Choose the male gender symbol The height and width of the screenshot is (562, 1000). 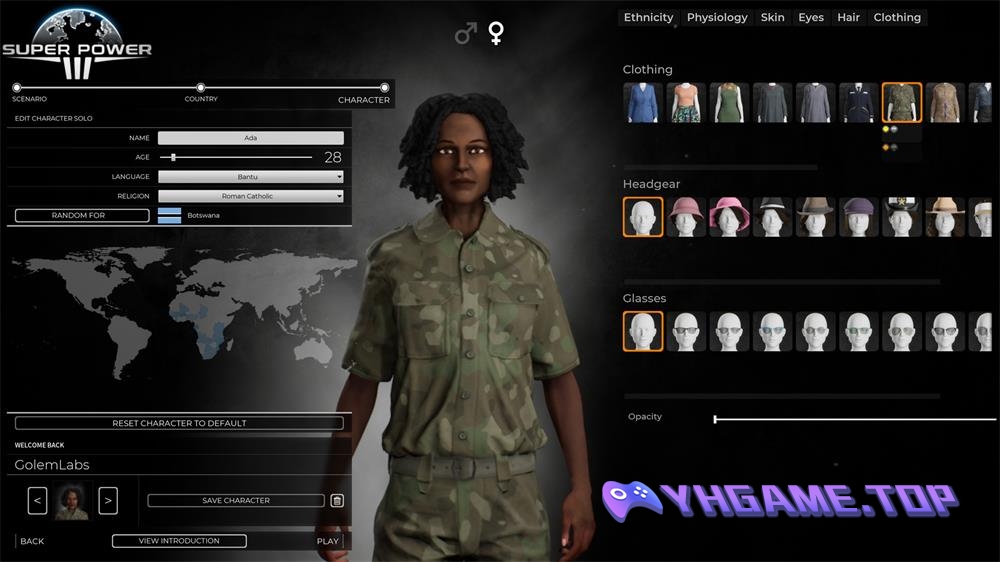point(465,35)
